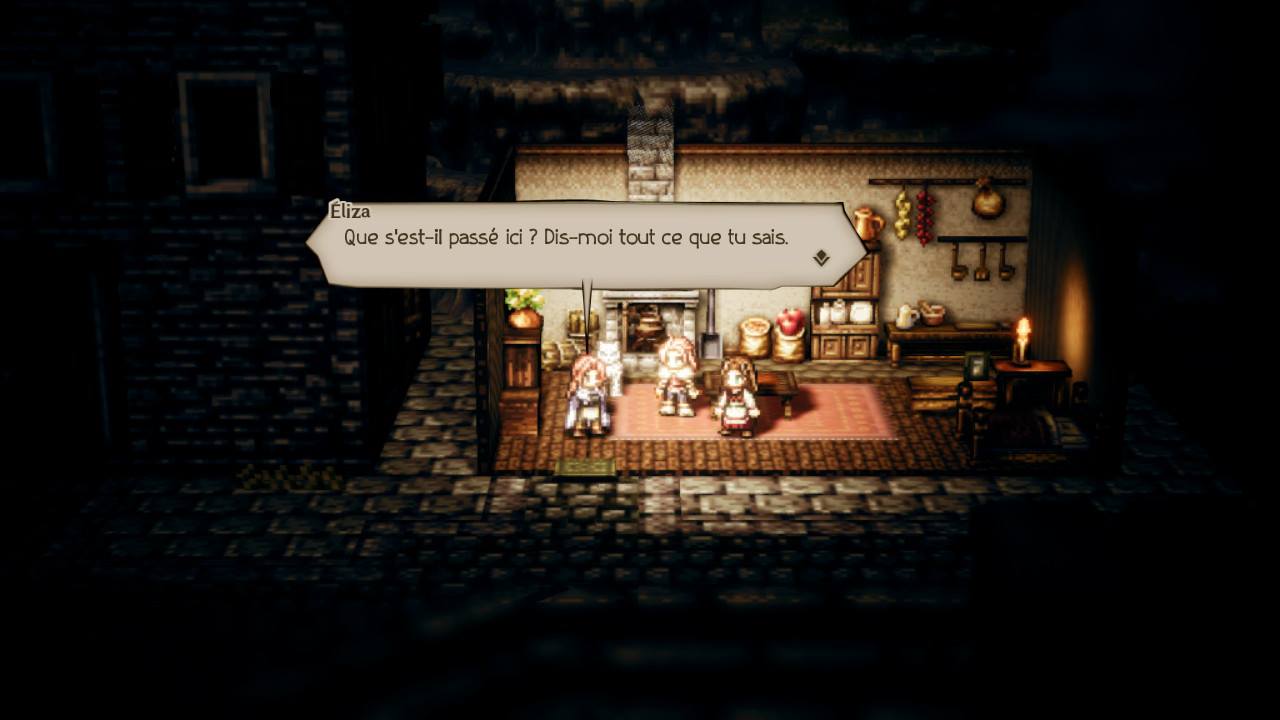Click the diamond continue indicator in dialogue box
The width and height of the screenshot is (1280, 720).
(820, 258)
